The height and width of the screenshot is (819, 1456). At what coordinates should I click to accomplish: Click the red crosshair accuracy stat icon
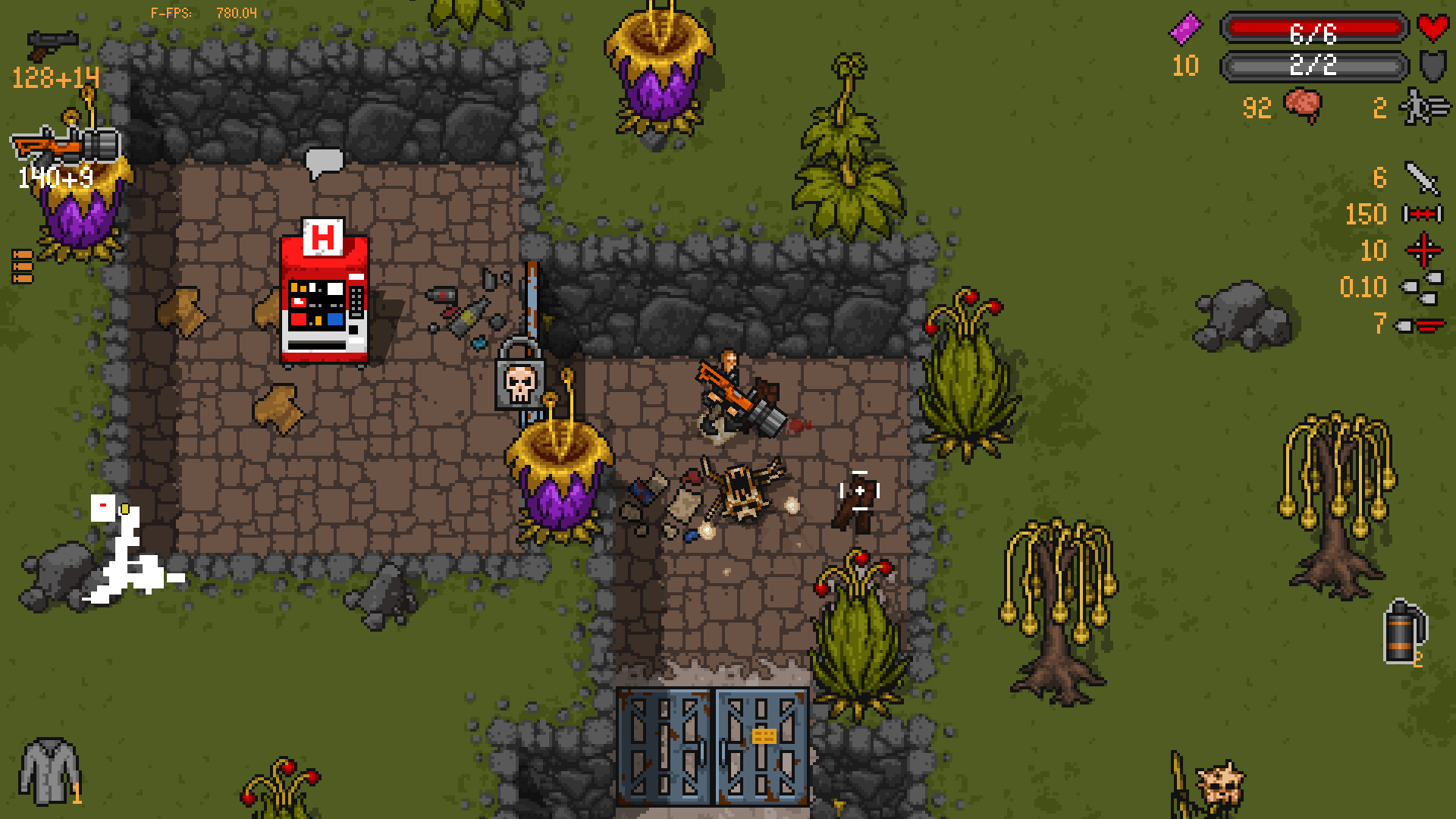point(1424,251)
